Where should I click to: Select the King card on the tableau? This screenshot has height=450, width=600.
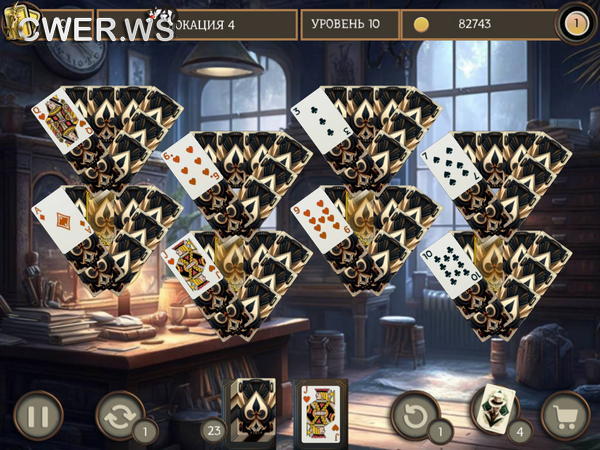click(x=190, y=265)
